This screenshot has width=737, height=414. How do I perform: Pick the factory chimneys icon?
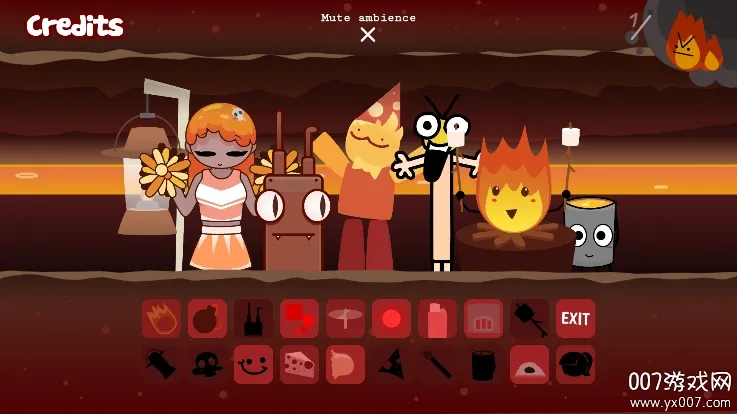(253, 319)
